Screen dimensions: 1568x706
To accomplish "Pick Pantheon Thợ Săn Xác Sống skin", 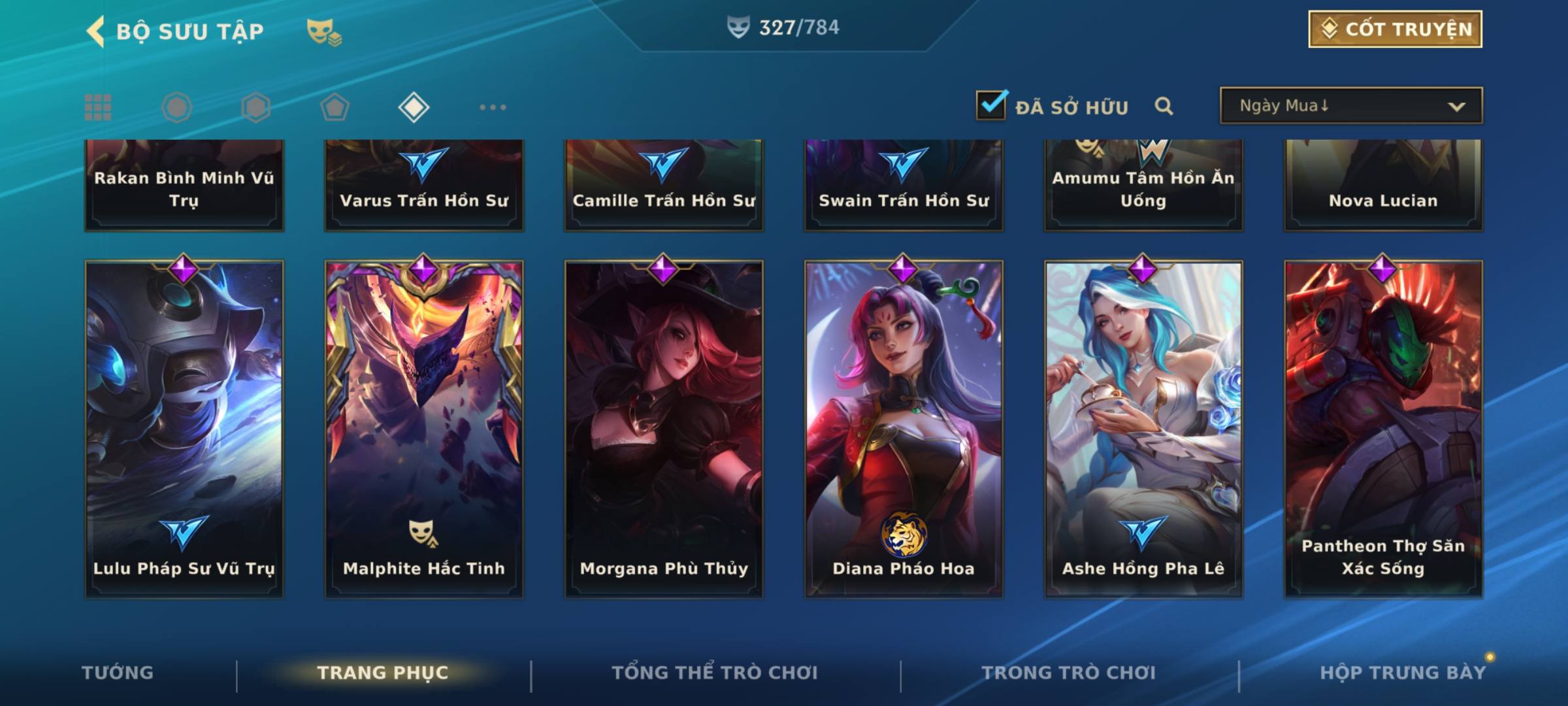I will tap(1383, 429).
